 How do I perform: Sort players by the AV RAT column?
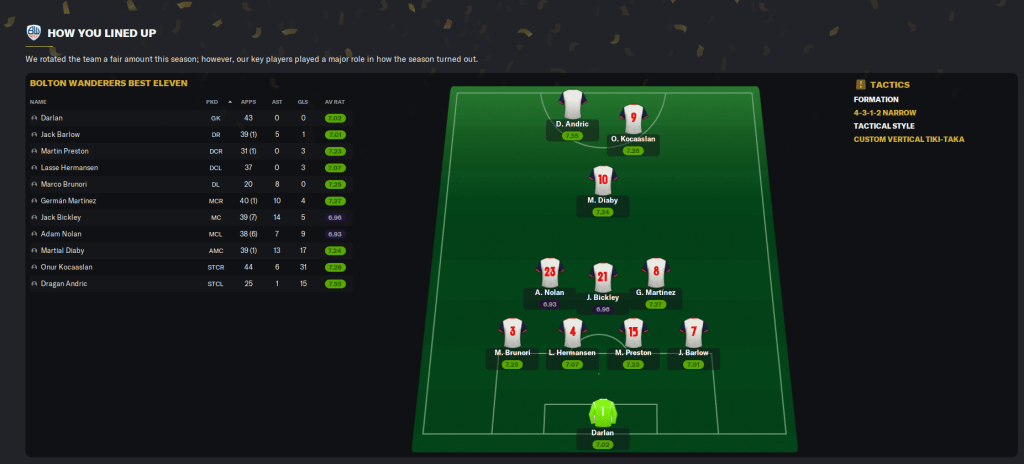[333, 102]
